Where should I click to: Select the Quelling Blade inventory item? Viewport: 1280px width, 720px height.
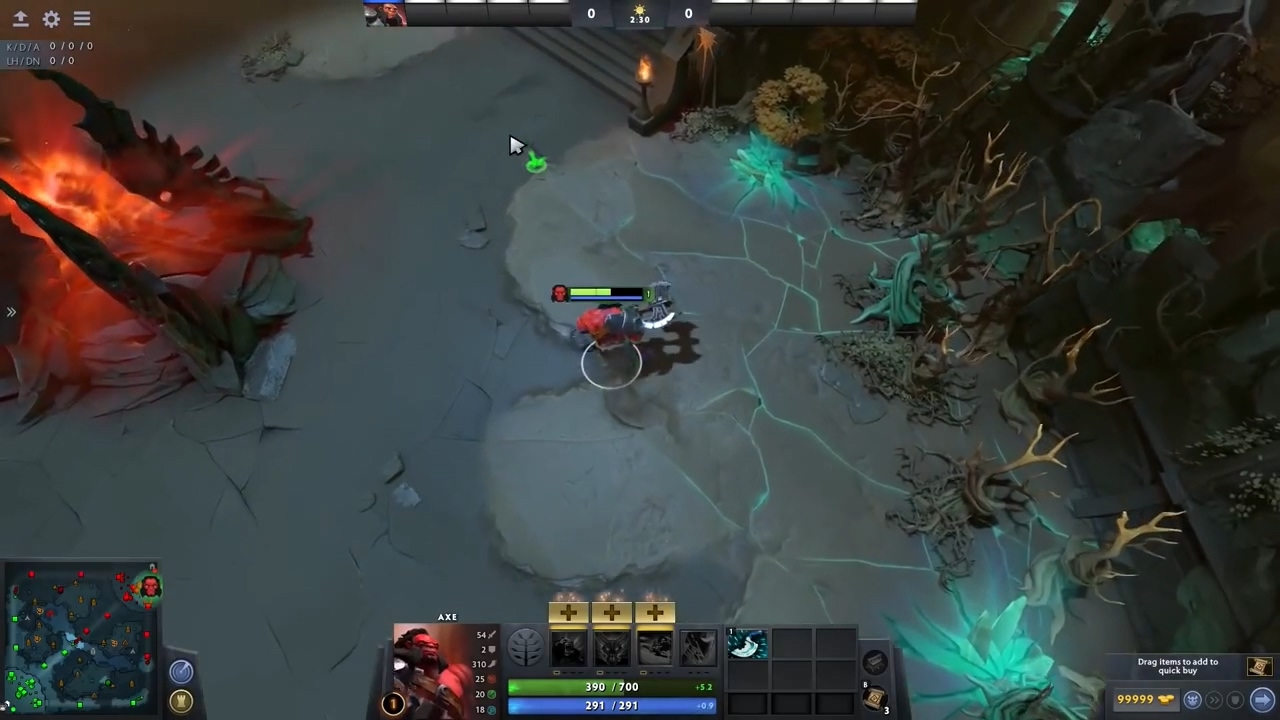point(747,645)
